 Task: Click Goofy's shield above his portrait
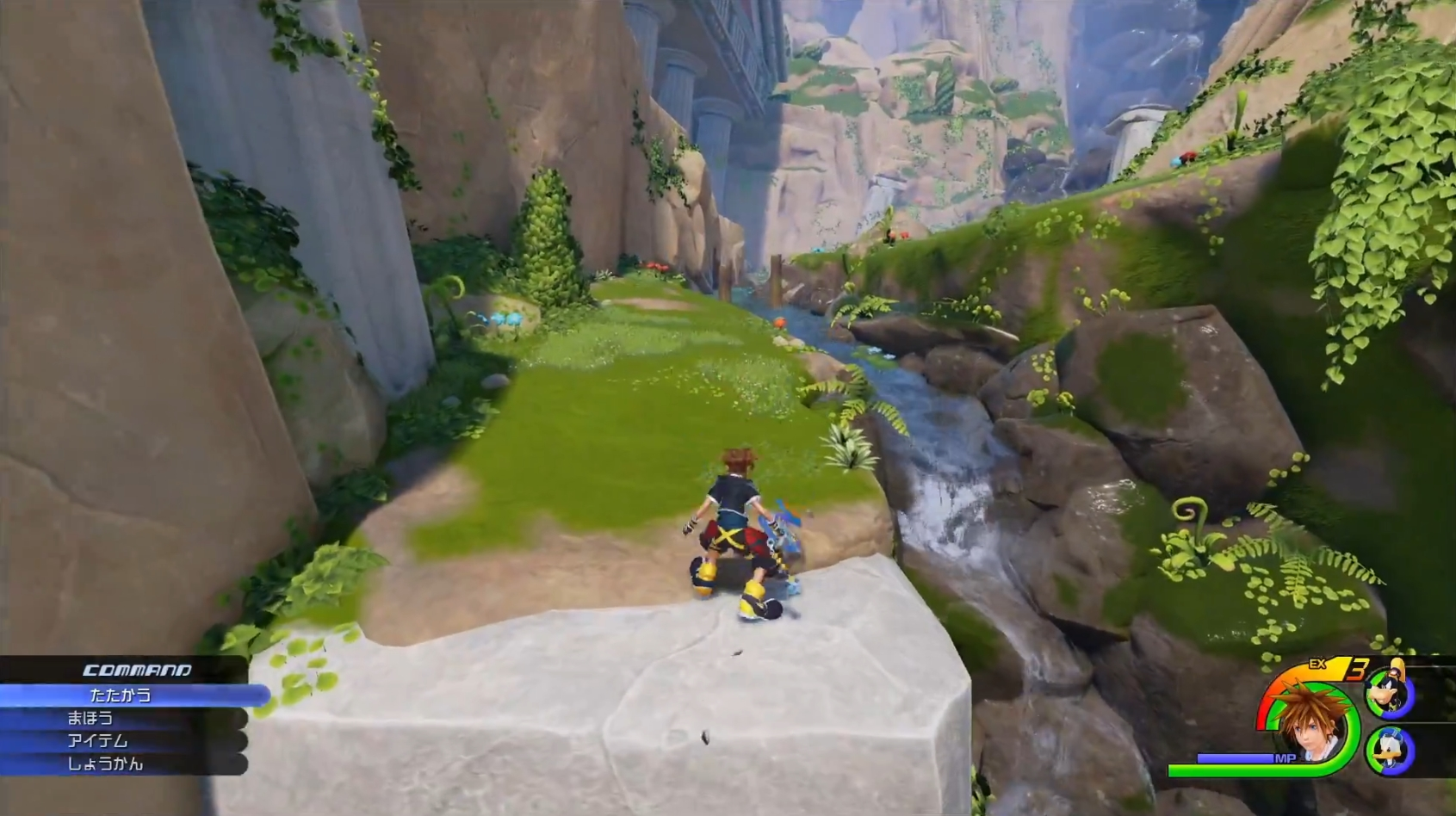coord(1397,665)
